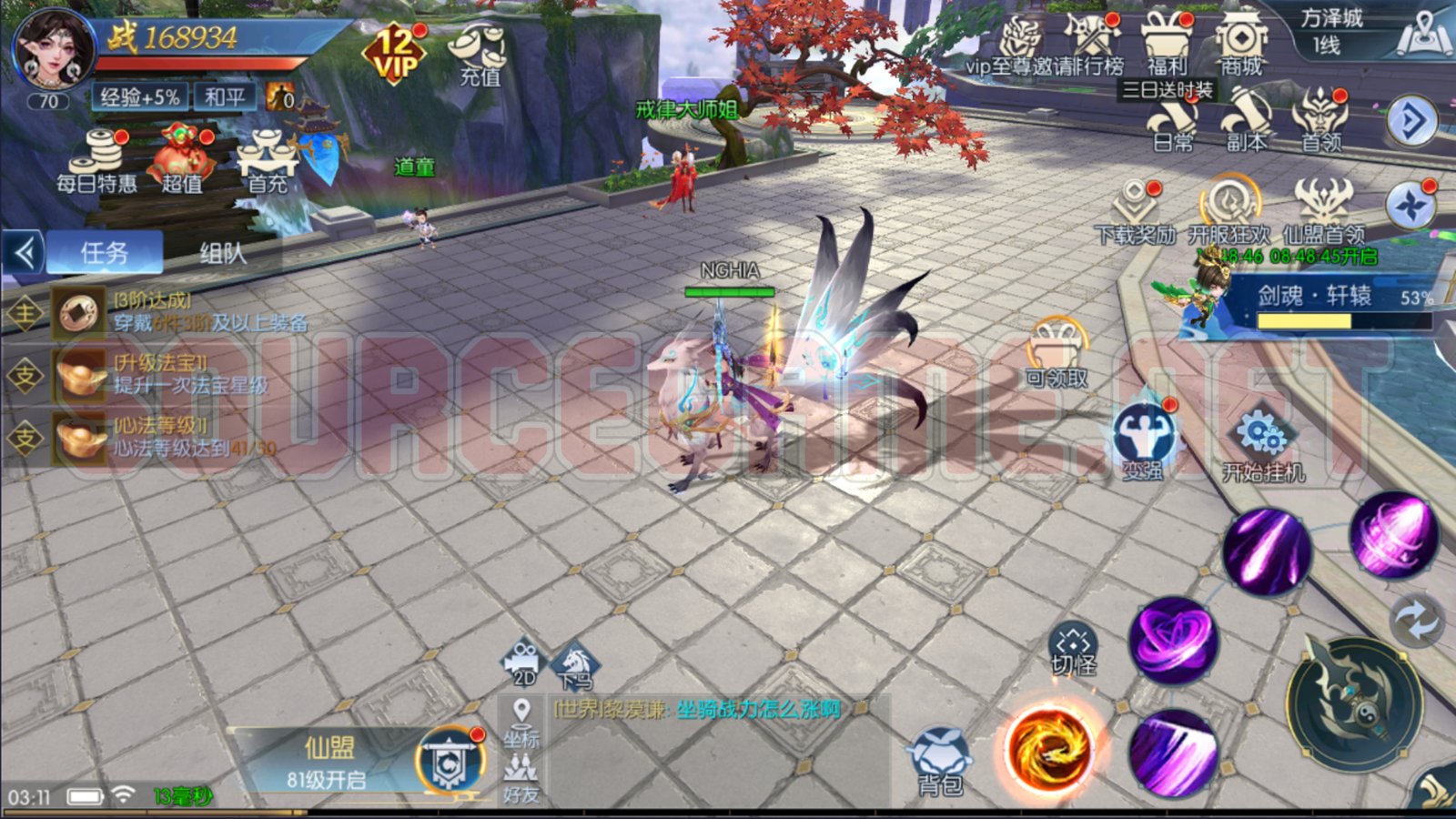The height and width of the screenshot is (819, 1456).
Task: Select the 任务 quest tab
Action: [105, 253]
